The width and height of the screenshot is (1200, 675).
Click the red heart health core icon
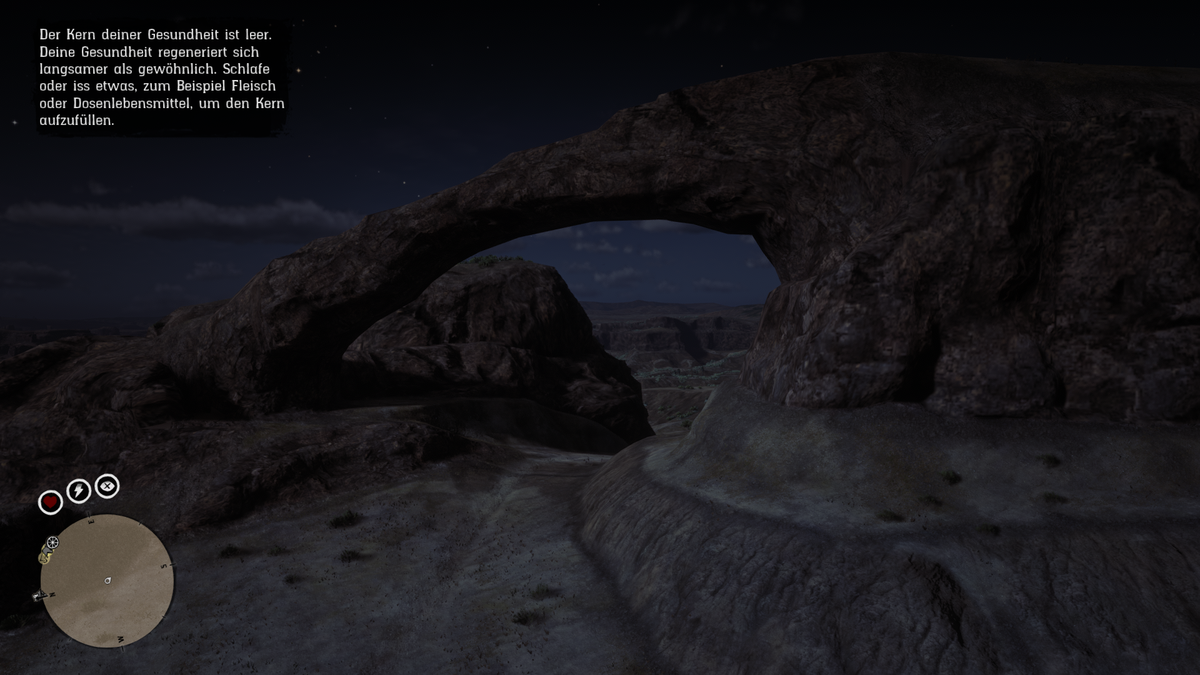pos(50,502)
